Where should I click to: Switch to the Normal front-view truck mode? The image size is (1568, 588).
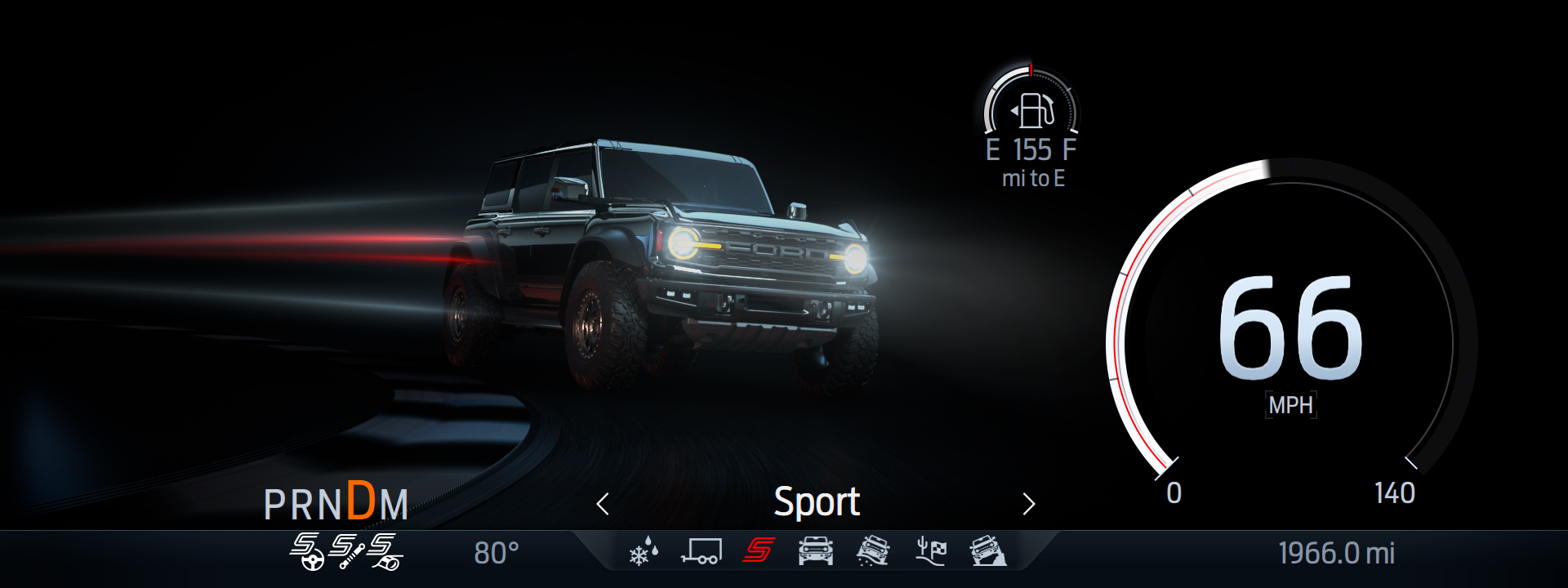(815, 552)
